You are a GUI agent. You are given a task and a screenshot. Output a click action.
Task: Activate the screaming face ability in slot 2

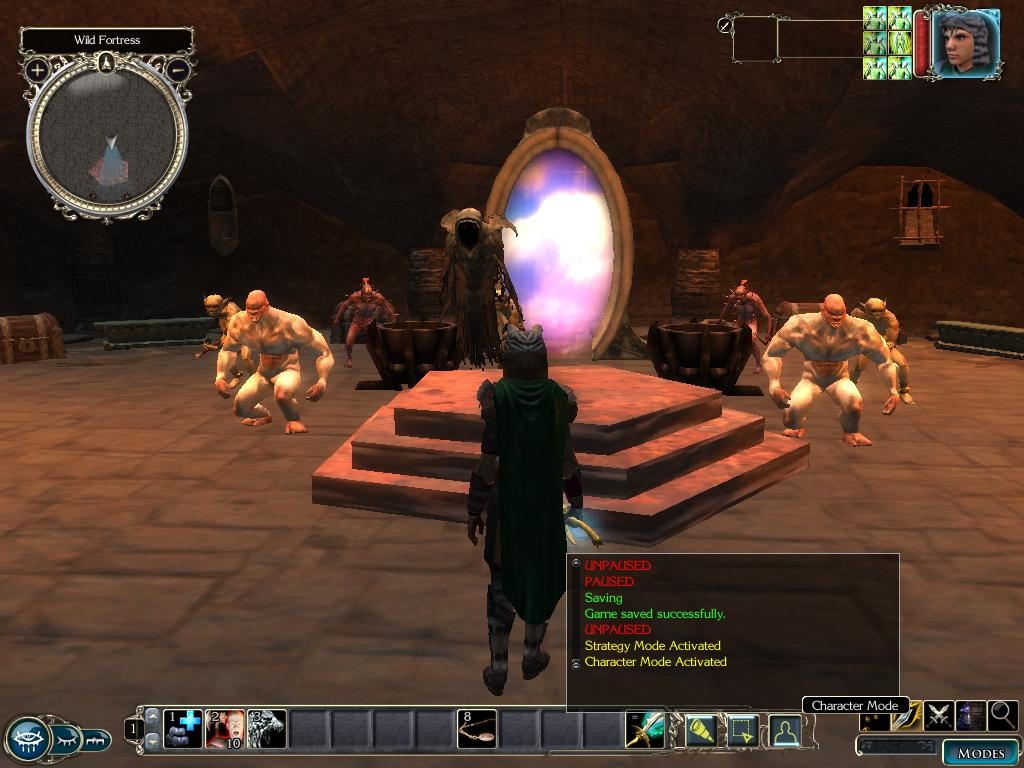225,729
